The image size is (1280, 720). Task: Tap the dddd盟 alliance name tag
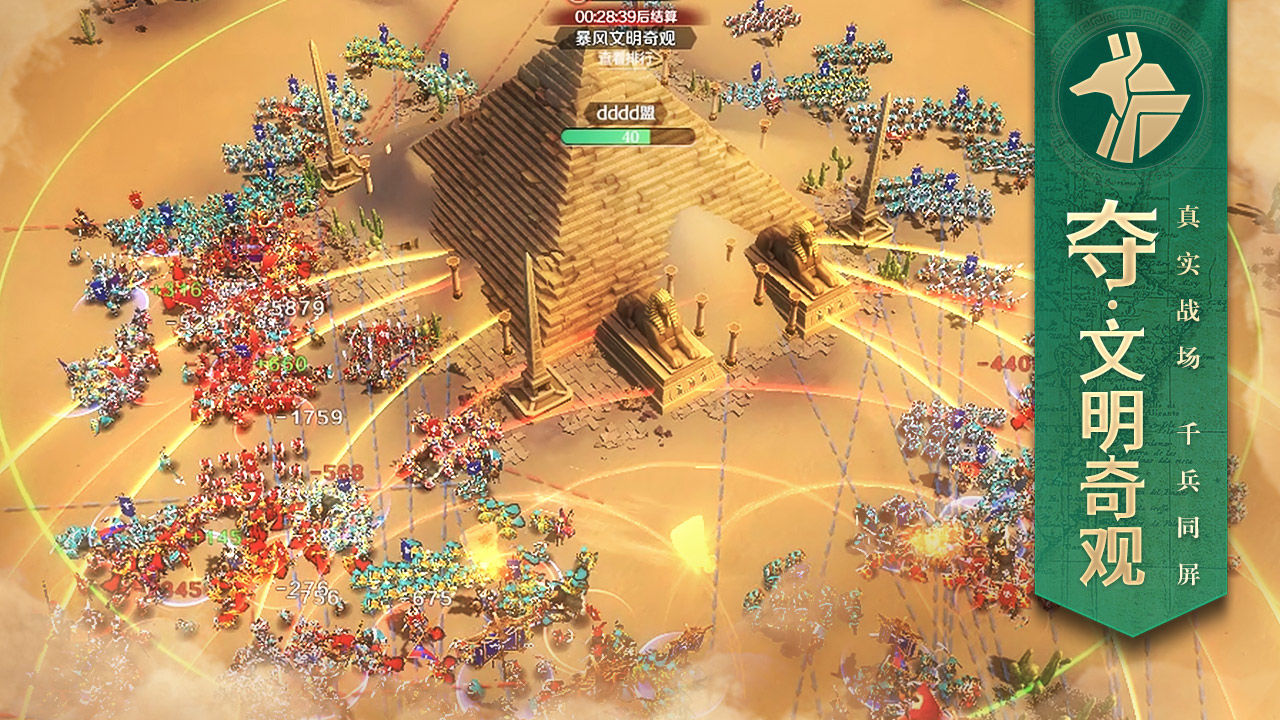coord(628,114)
